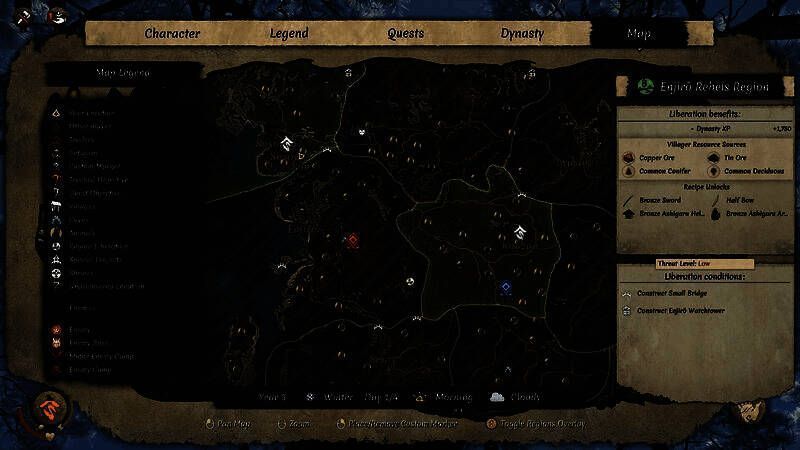Click the red diamond map marker

pyautogui.click(x=353, y=240)
